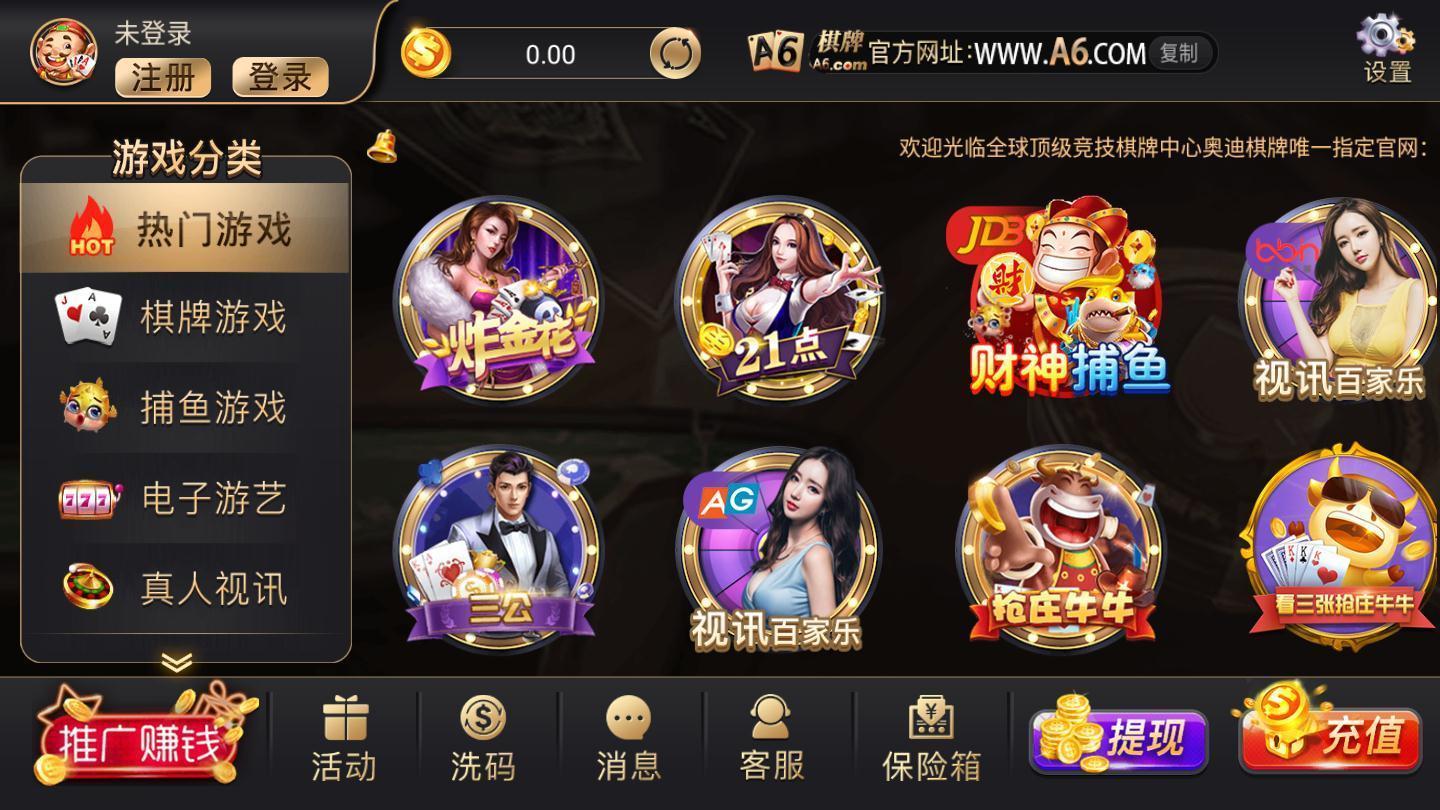Click the notification bell icon
The width and height of the screenshot is (1440, 810).
click(x=380, y=148)
